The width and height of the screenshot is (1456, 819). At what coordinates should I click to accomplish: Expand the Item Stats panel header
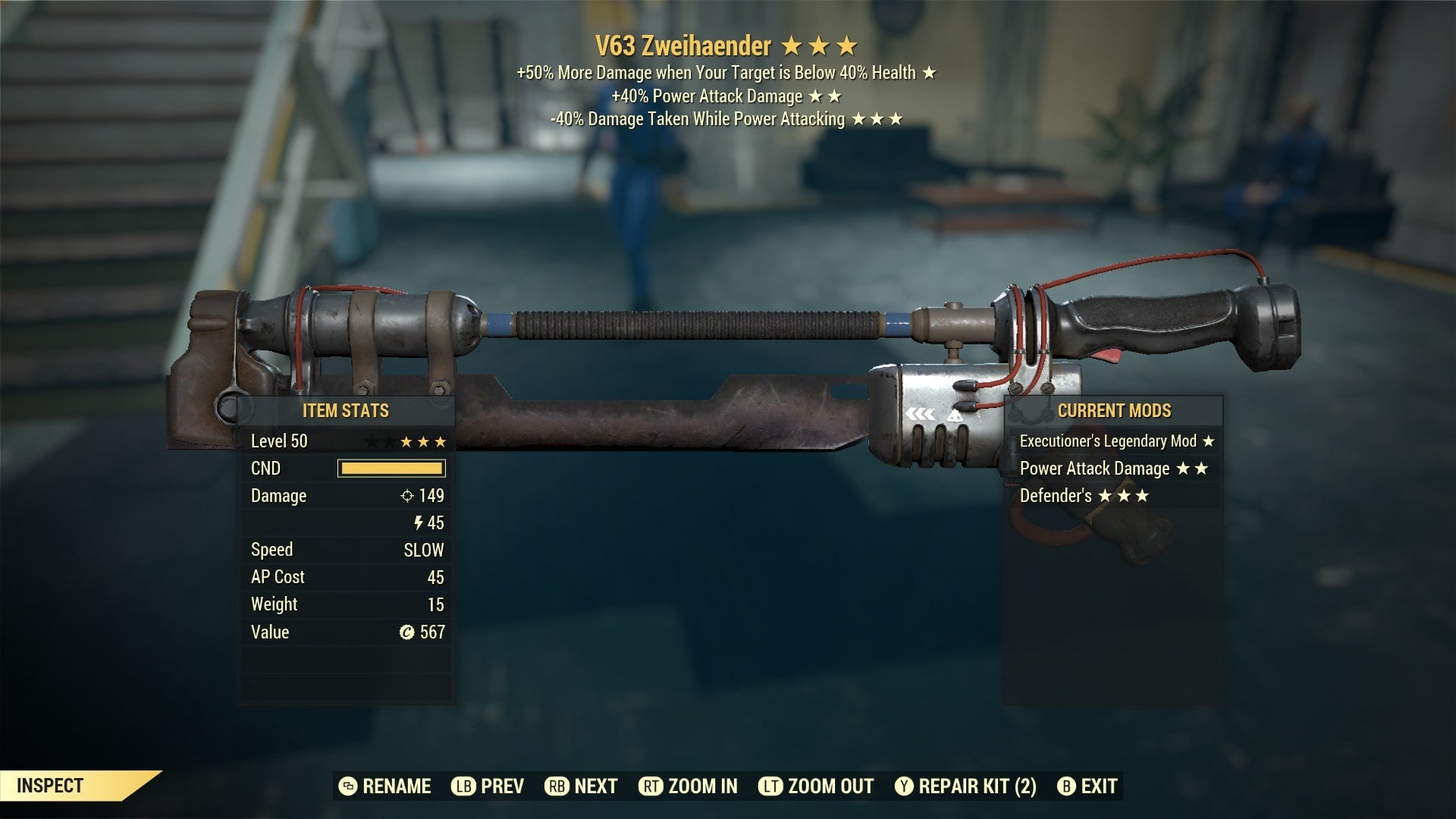[346, 411]
